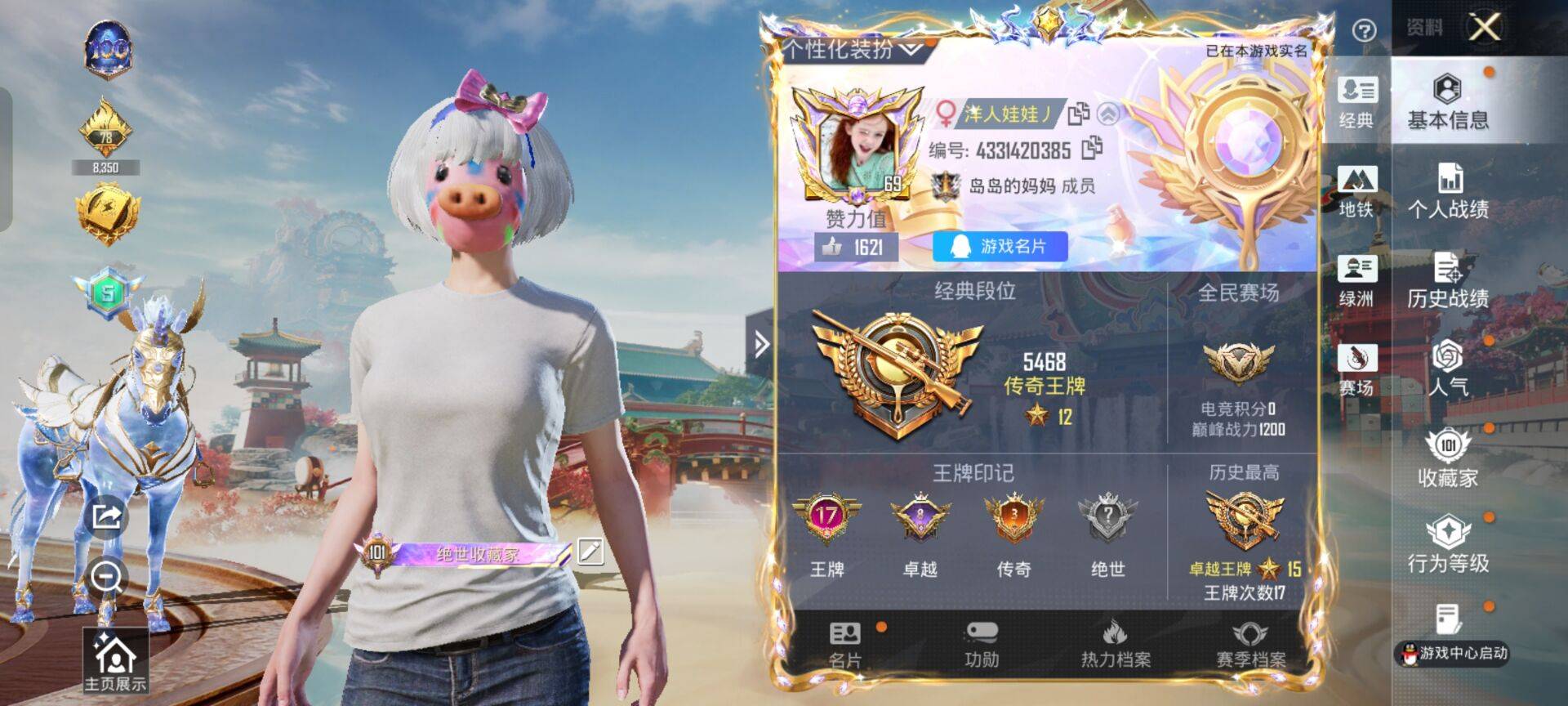Open 历史战绩 match history
1568x706 pixels.
pyautogui.click(x=1447, y=280)
